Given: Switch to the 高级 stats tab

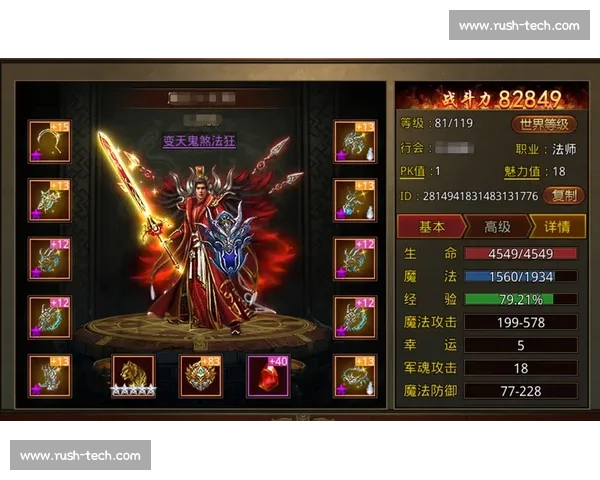Looking at the screenshot, I should (x=497, y=227).
